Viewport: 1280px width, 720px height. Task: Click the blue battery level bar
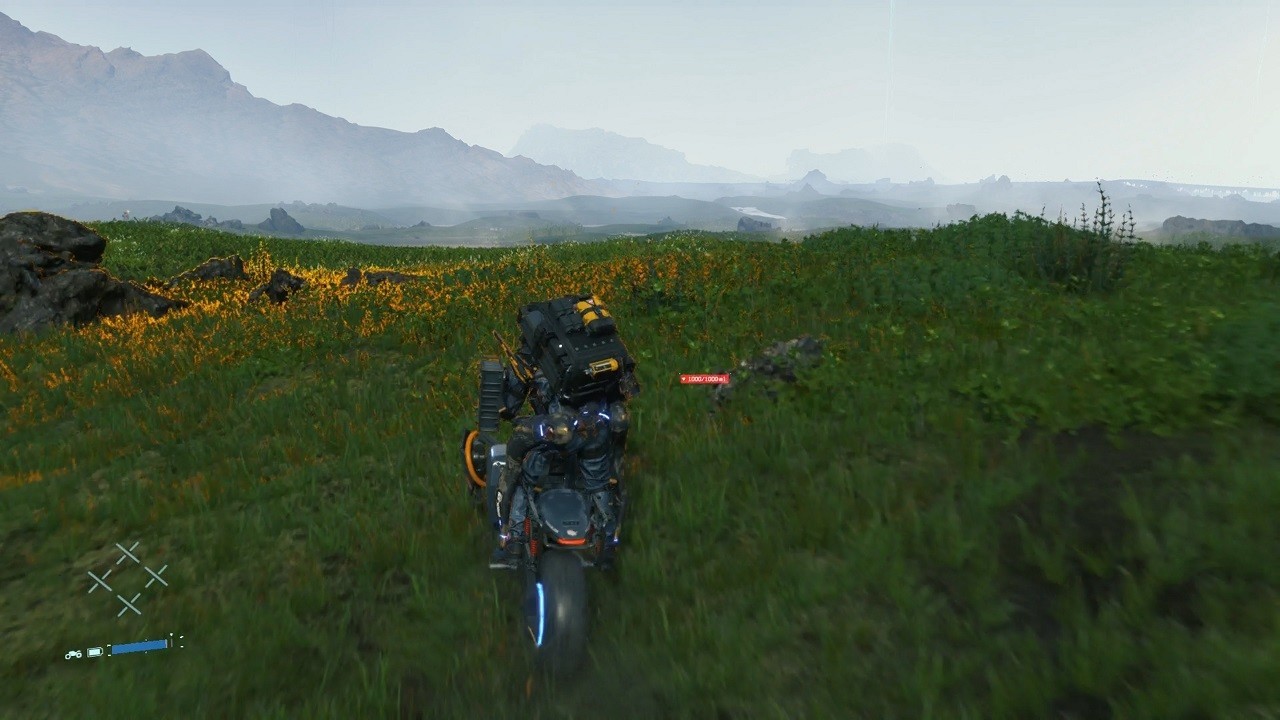pos(139,646)
